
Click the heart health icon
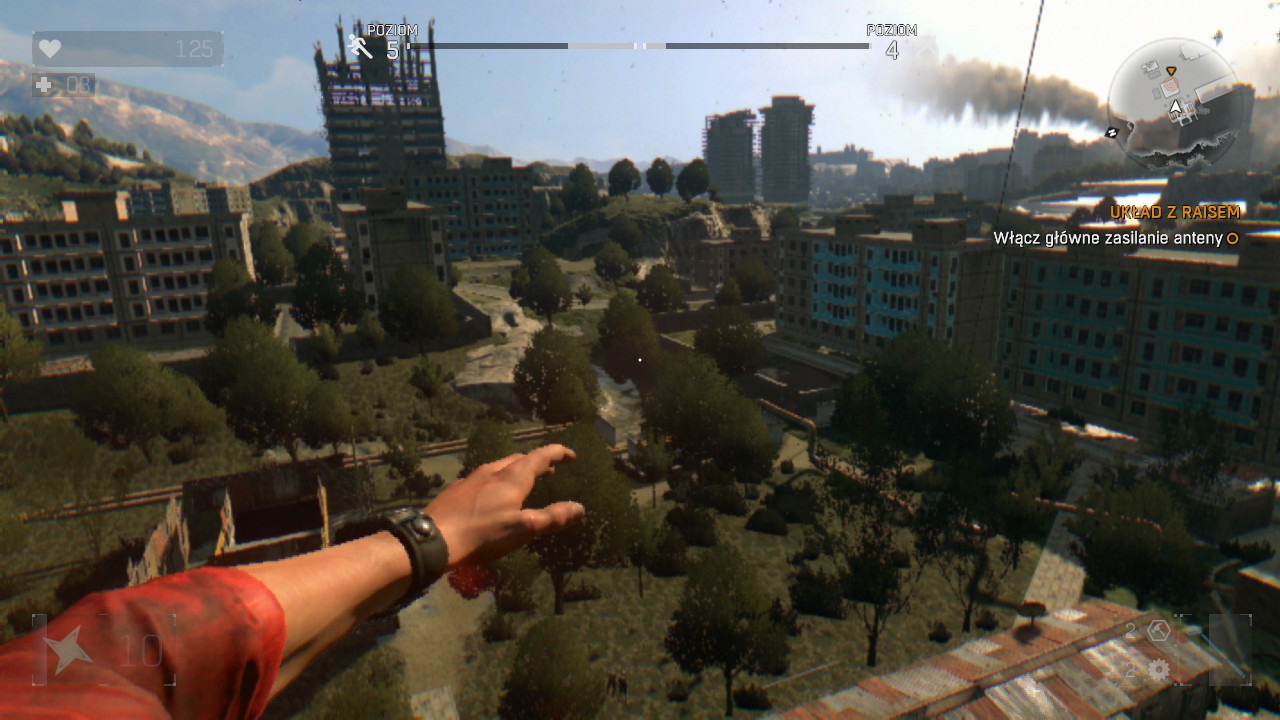pyautogui.click(x=52, y=46)
